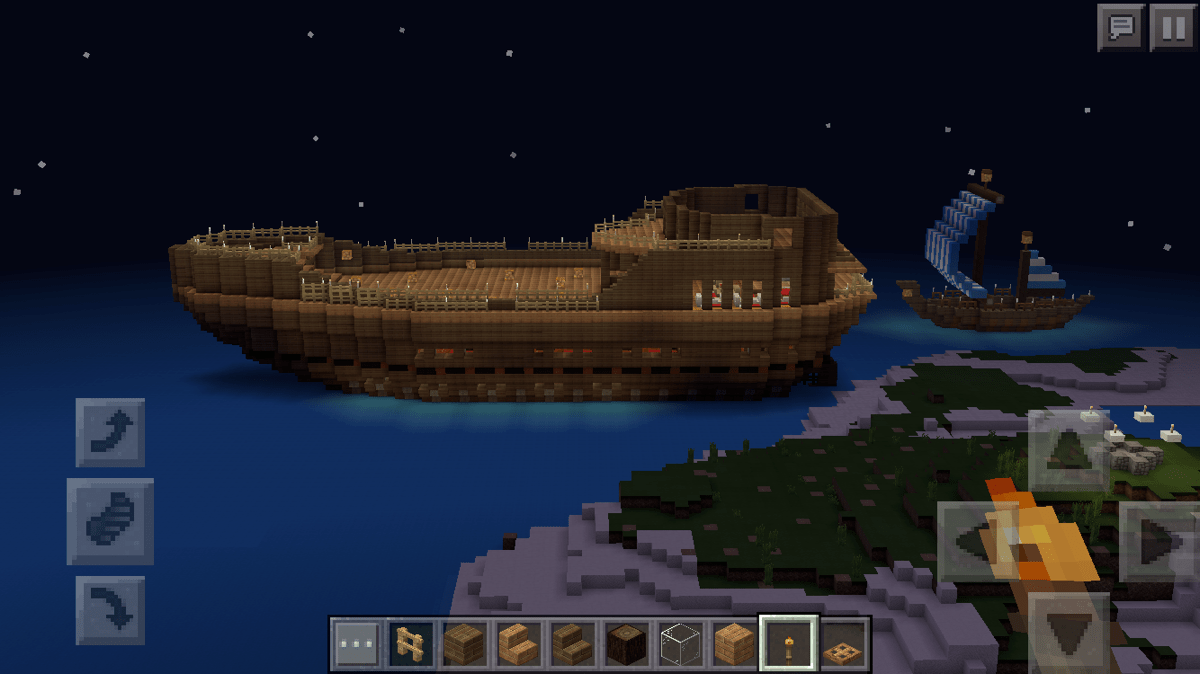Select the torch hotbar slot
Viewport: 1200px width, 674px height.
coord(788,644)
